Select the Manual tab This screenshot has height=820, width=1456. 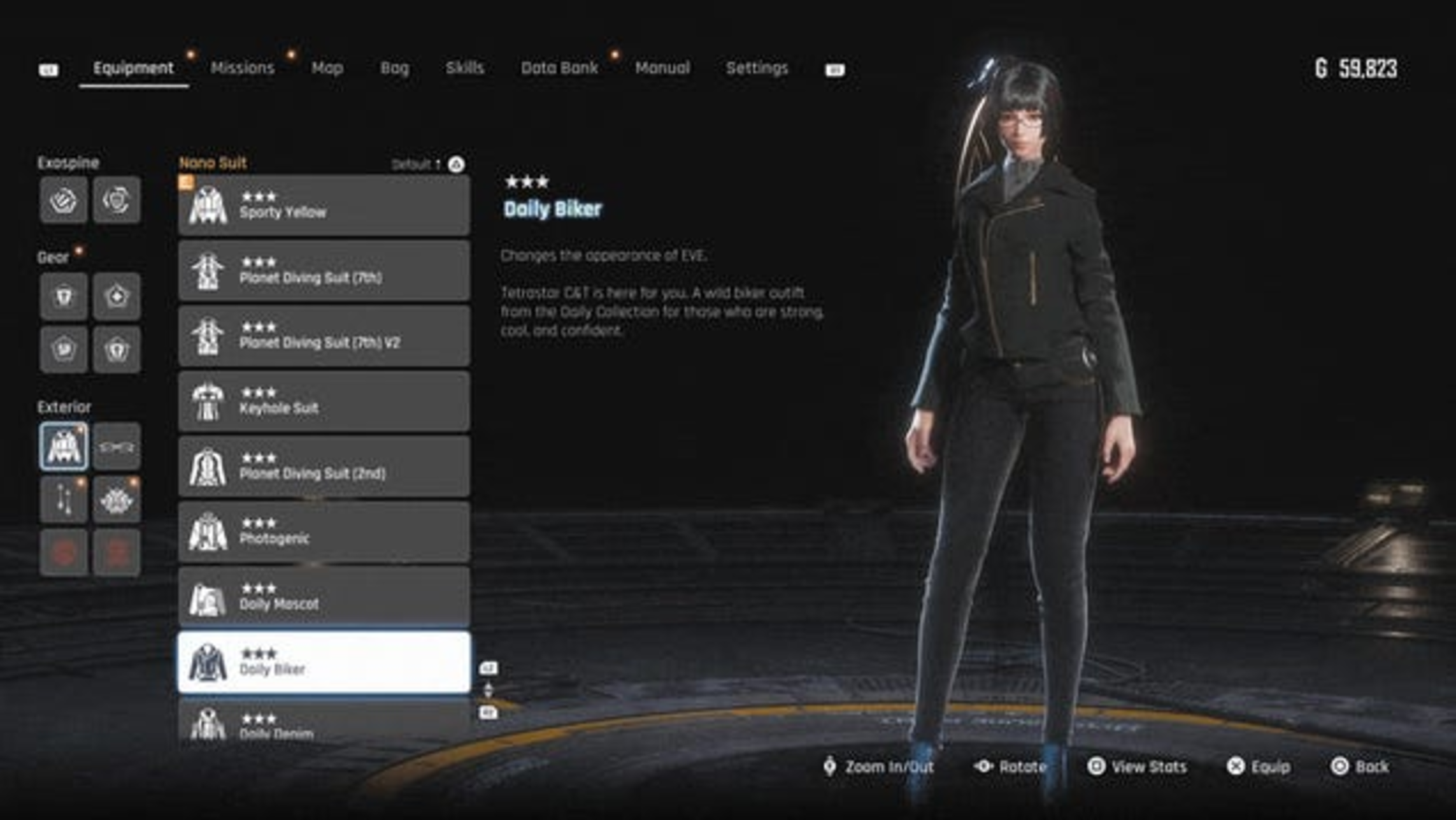pos(662,68)
